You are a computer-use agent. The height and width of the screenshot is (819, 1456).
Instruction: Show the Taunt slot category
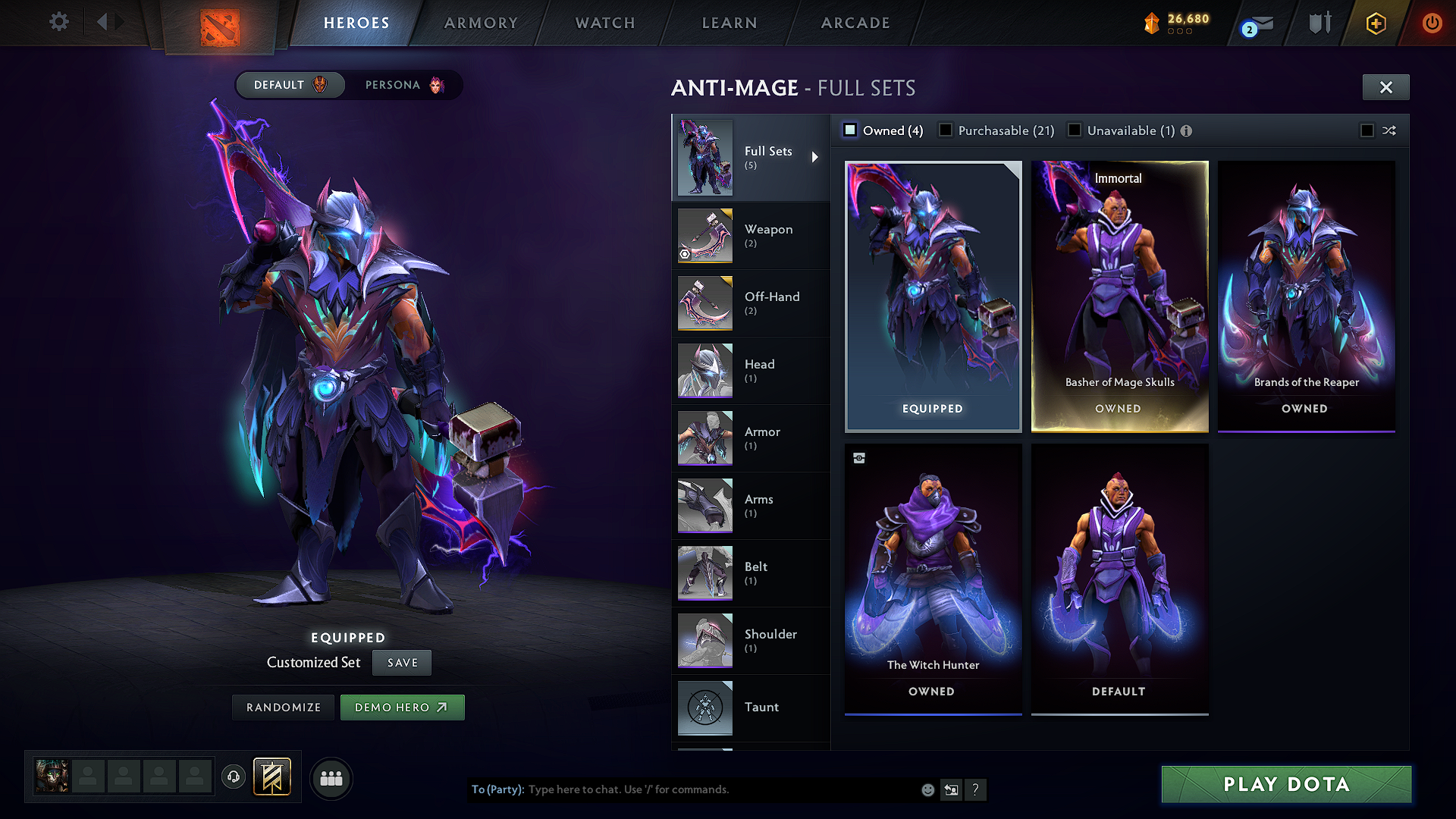click(x=751, y=708)
